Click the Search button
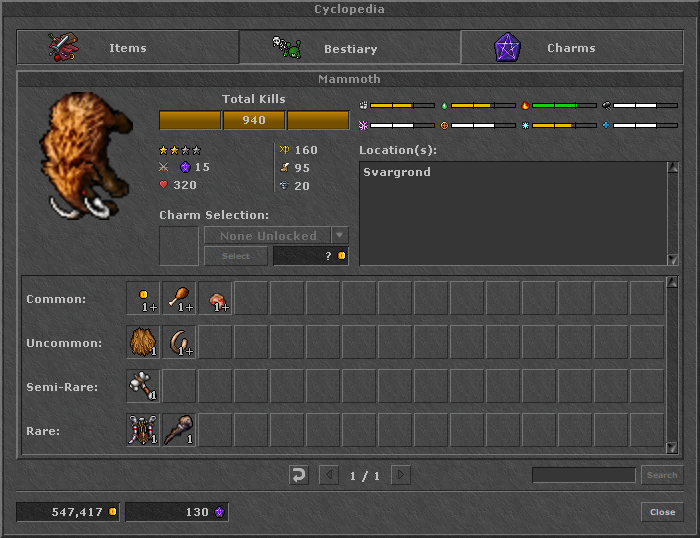This screenshot has width=700, height=538. 661,475
